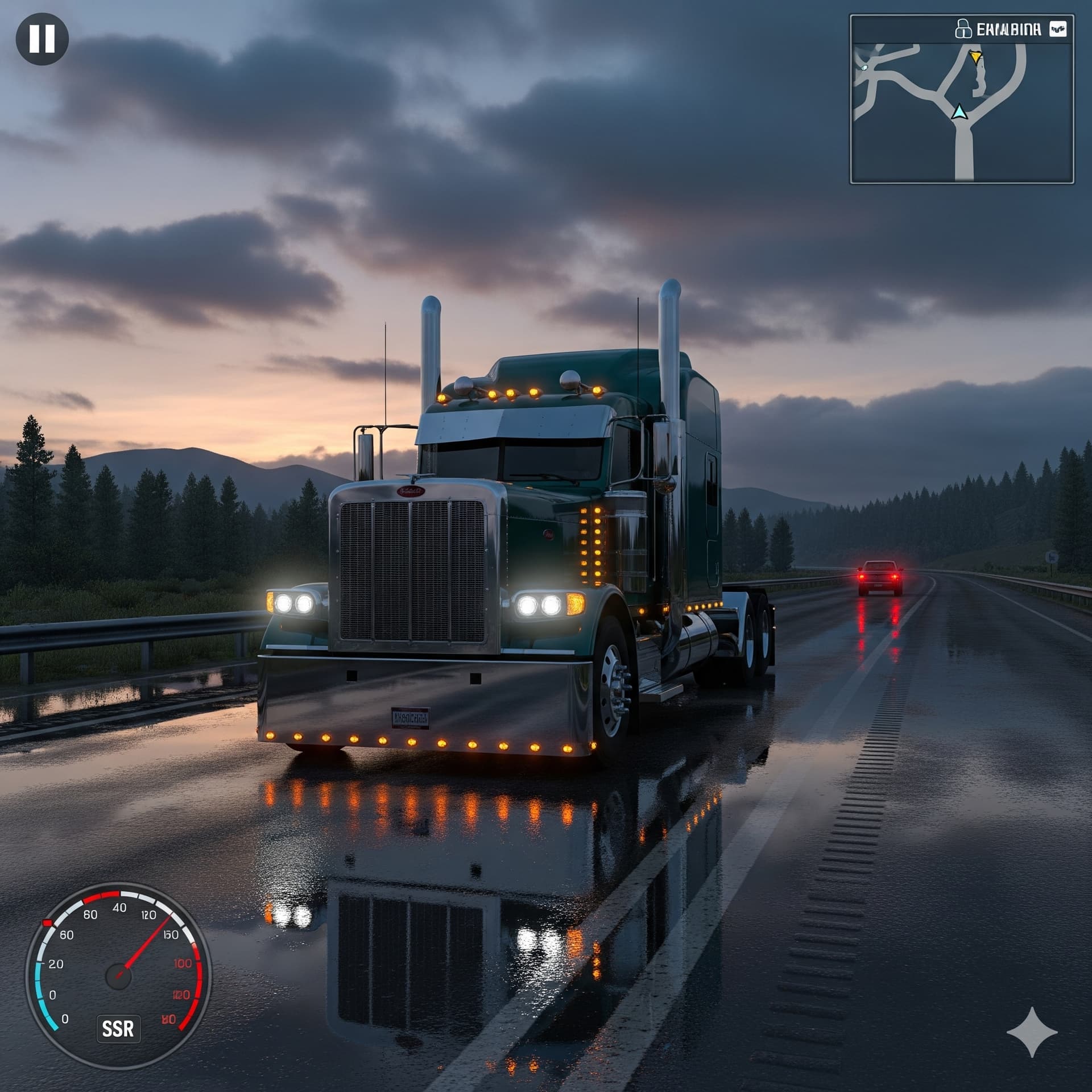Click the four-point sparkle icon
1092x1092 pixels.
click(x=1032, y=1032)
